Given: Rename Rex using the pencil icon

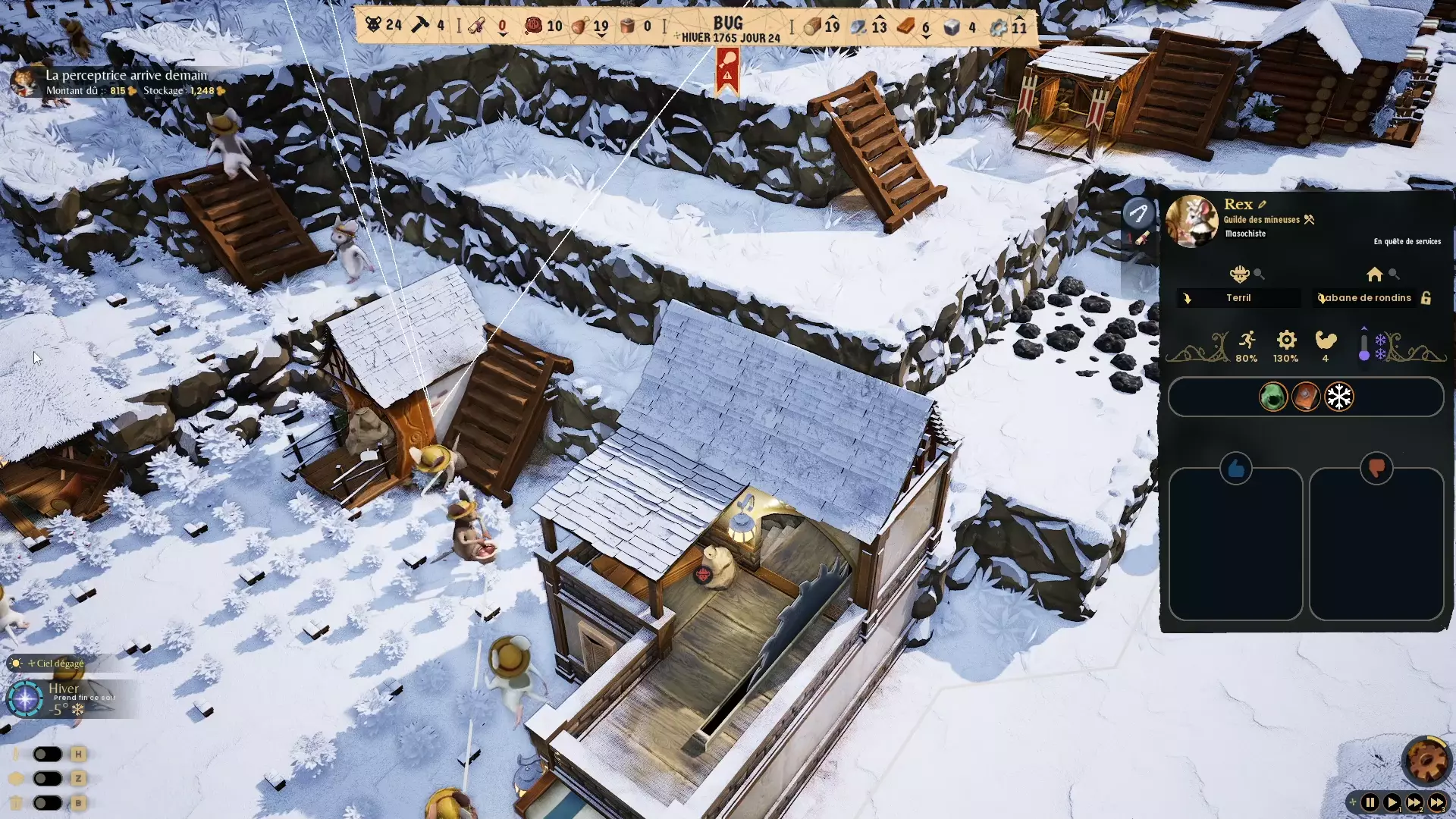Looking at the screenshot, I should click(x=1261, y=205).
